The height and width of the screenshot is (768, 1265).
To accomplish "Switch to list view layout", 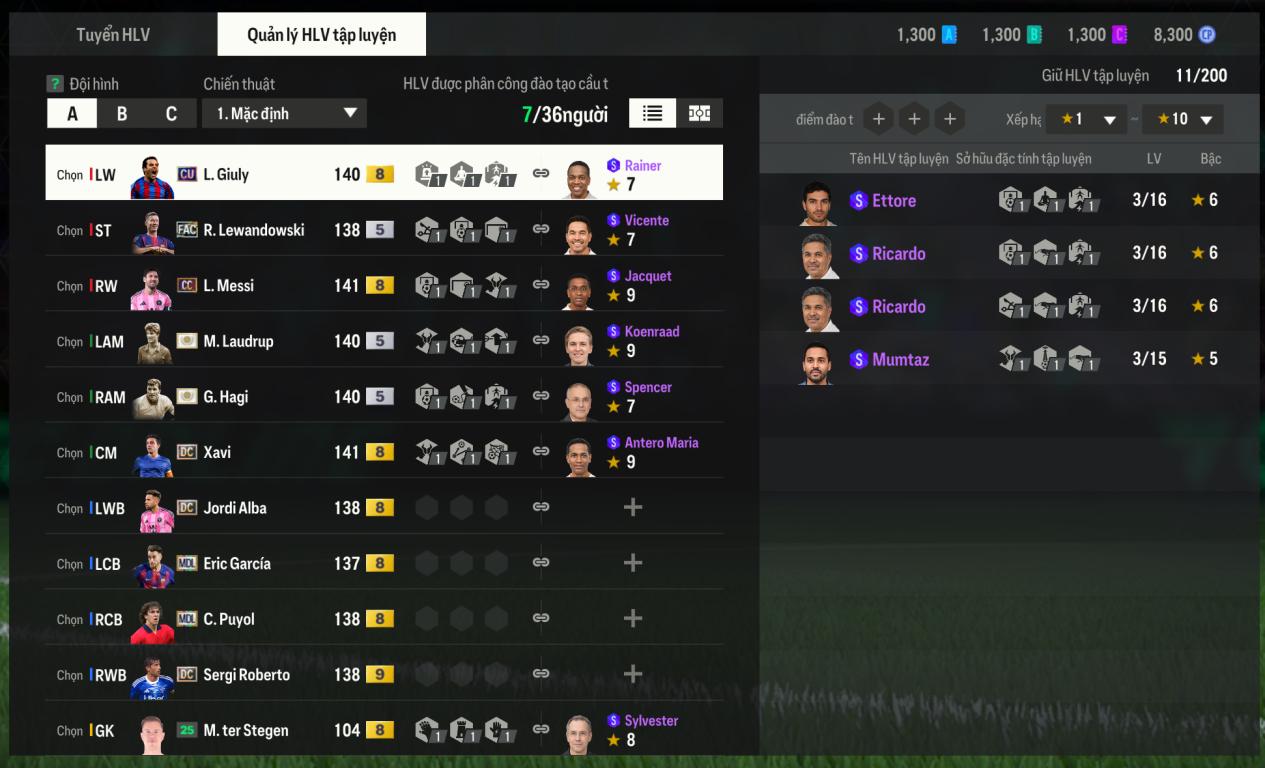I will tap(652, 114).
